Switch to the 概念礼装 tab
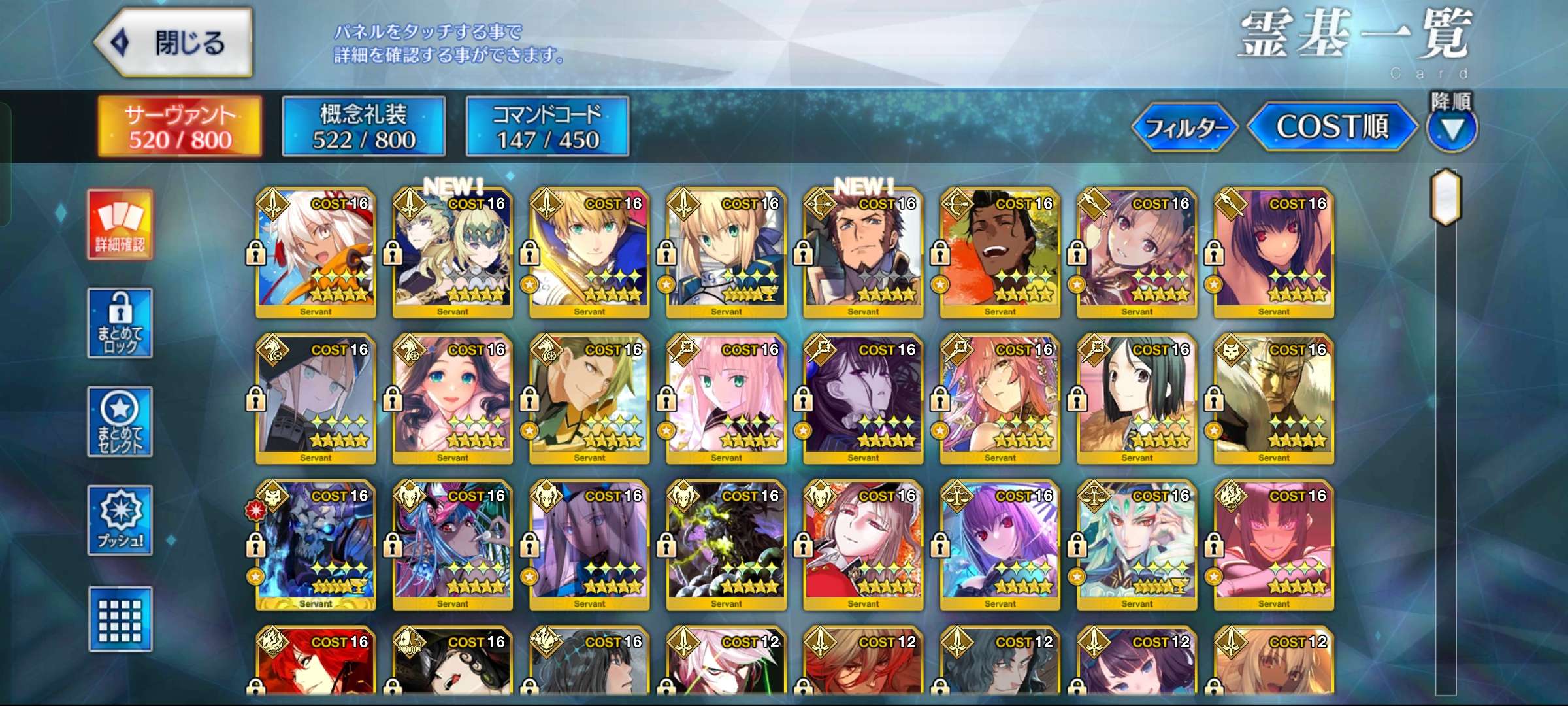The width and height of the screenshot is (1568, 706). 364,126
